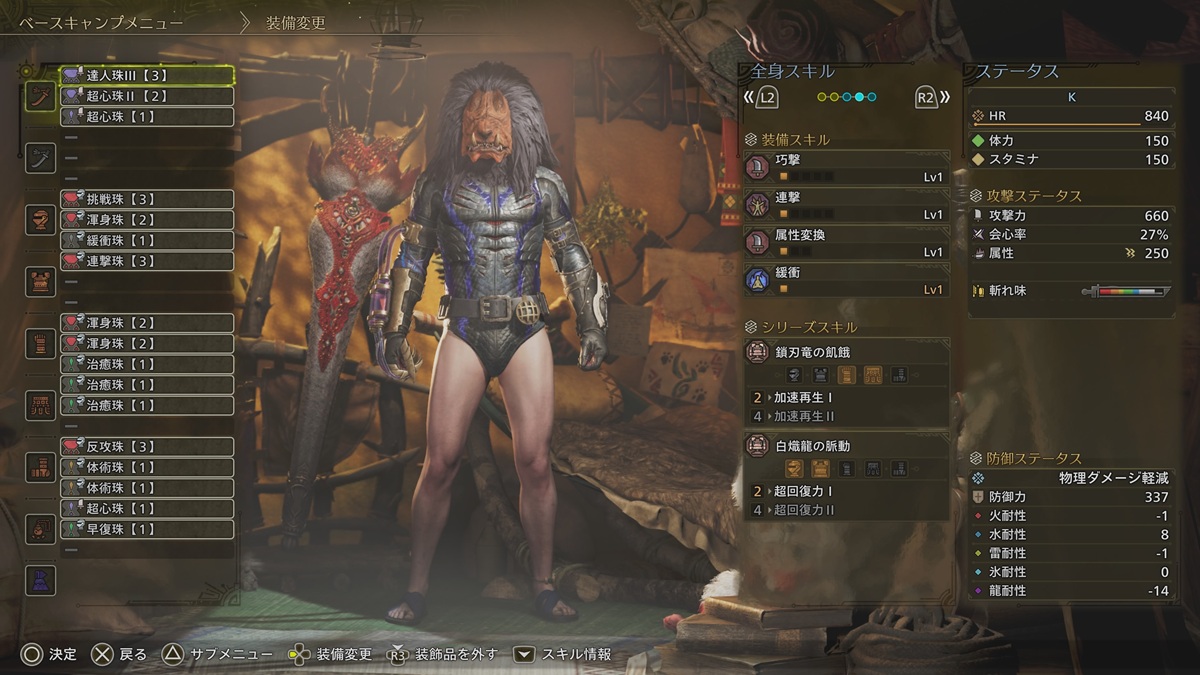This screenshot has height=675, width=1200.
Task: Select the 属性変換 skill entry
Action: (x=846, y=243)
